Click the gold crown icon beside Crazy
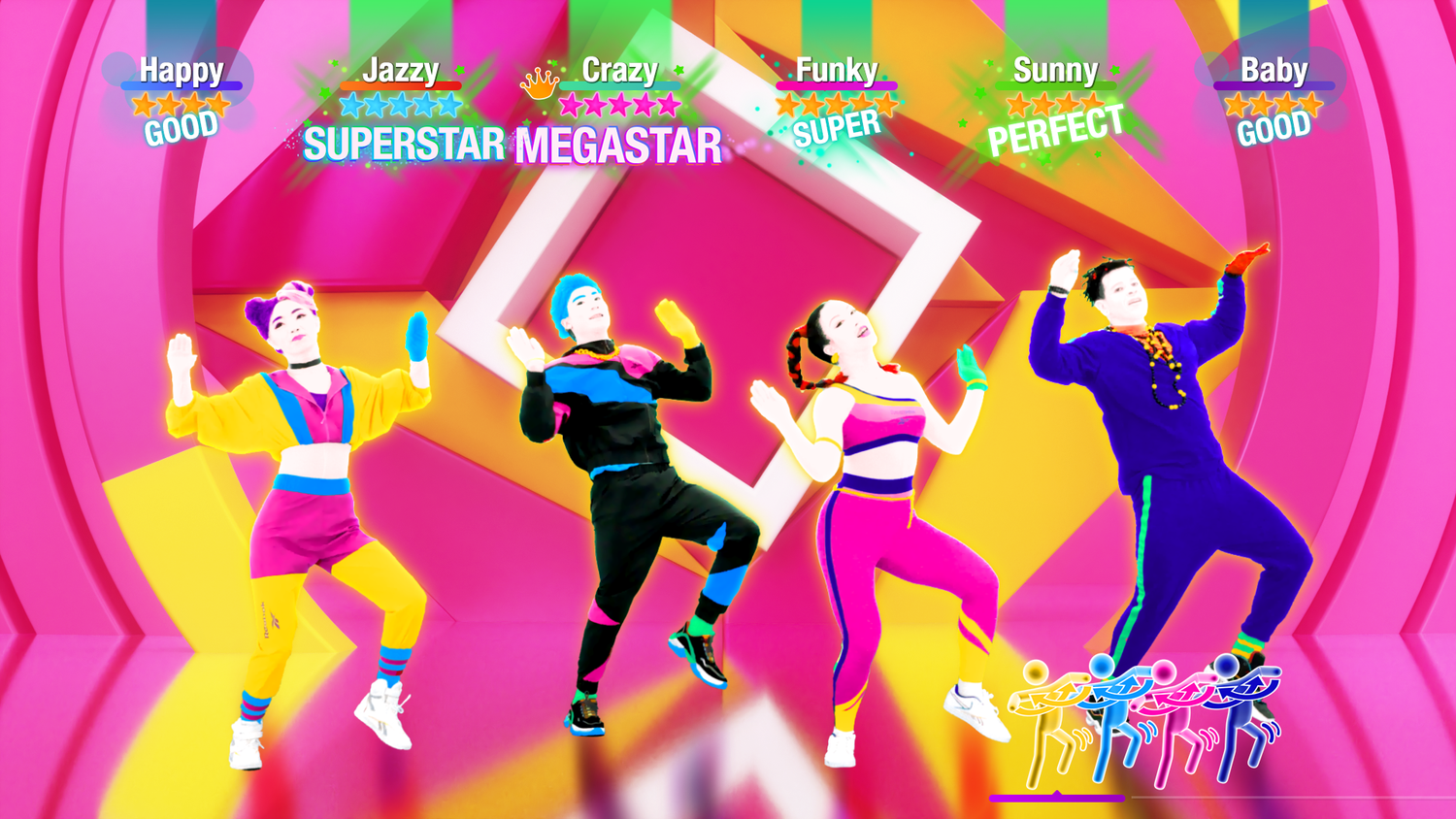Viewport: 1456px width, 819px height. [x=537, y=85]
